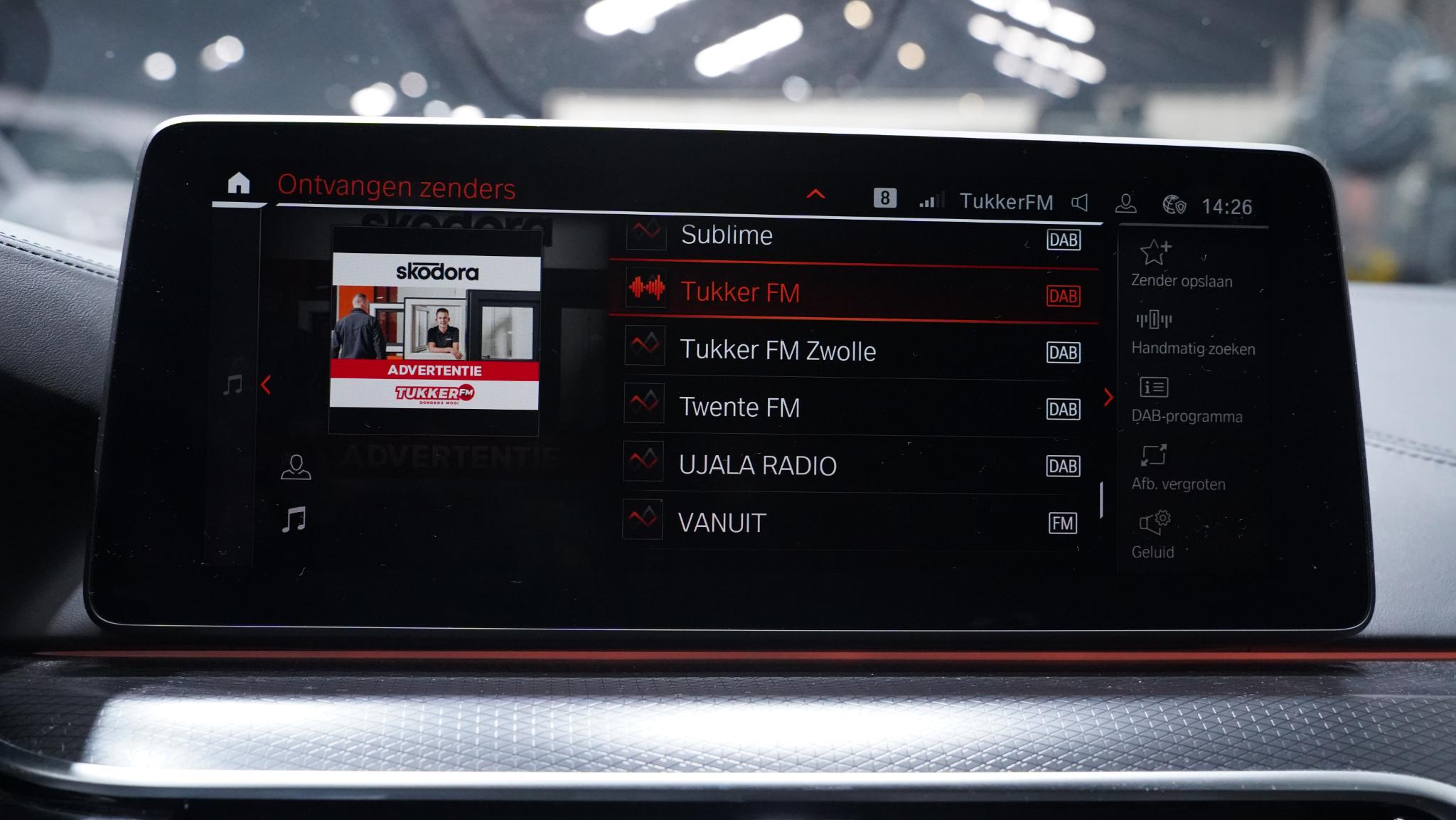Click the Skodora advertisement thumbnail

[x=434, y=331]
